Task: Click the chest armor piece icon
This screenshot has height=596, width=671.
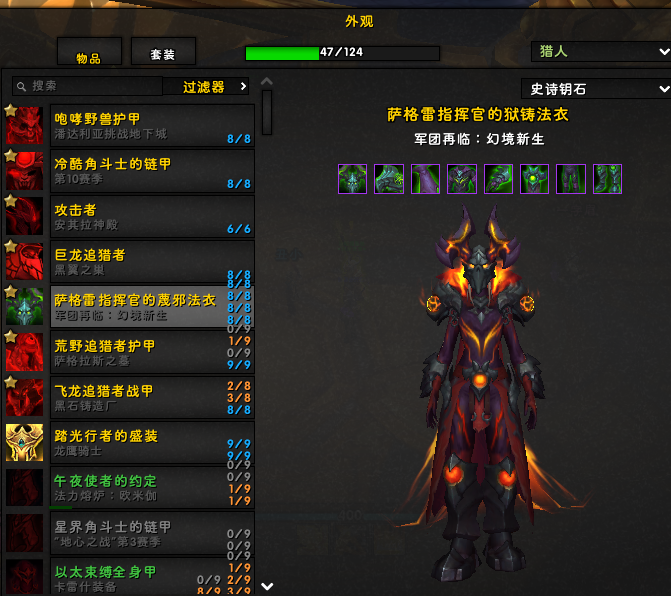Action: pyautogui.click(x=462, y=179)
